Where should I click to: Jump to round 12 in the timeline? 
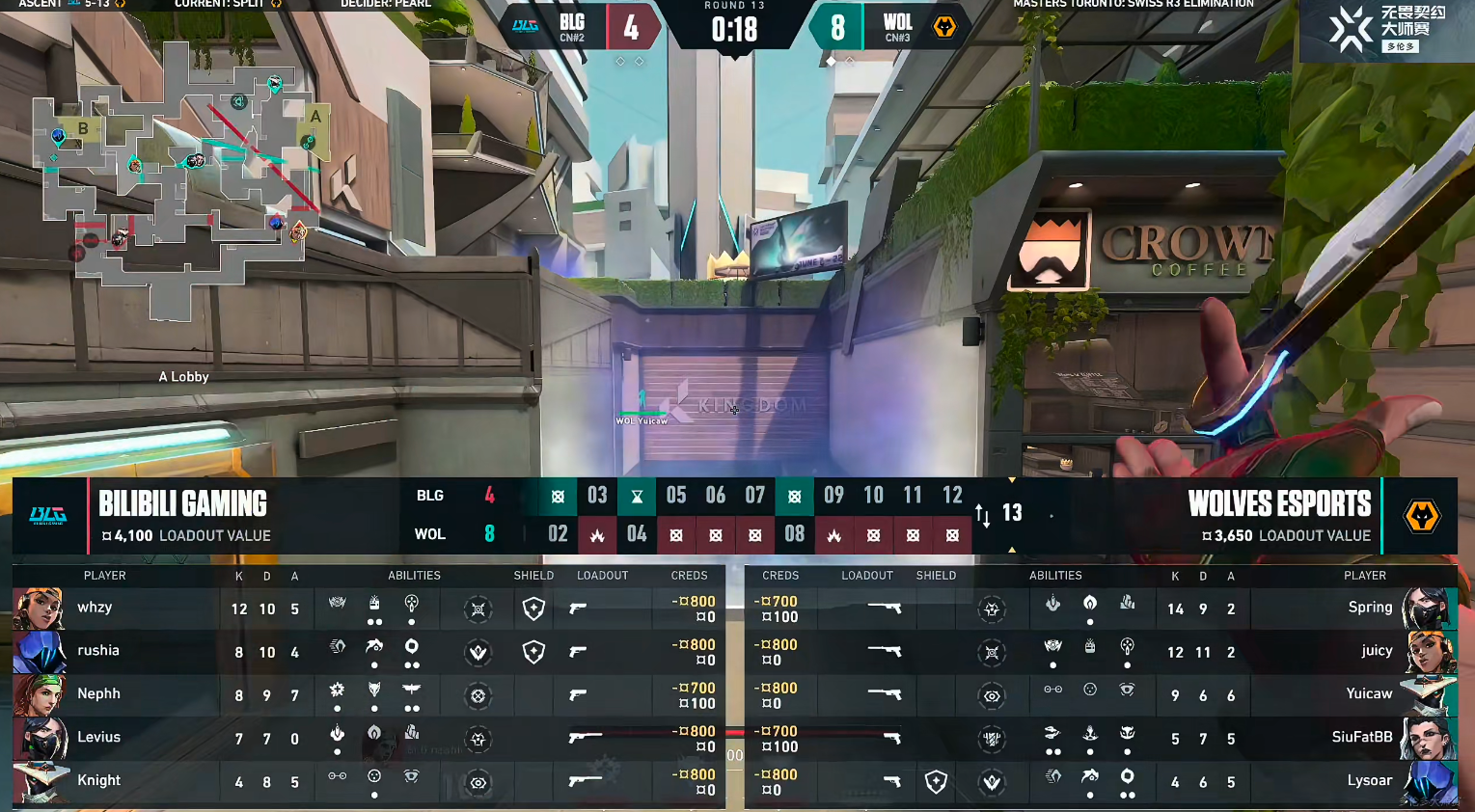[952, 496]
